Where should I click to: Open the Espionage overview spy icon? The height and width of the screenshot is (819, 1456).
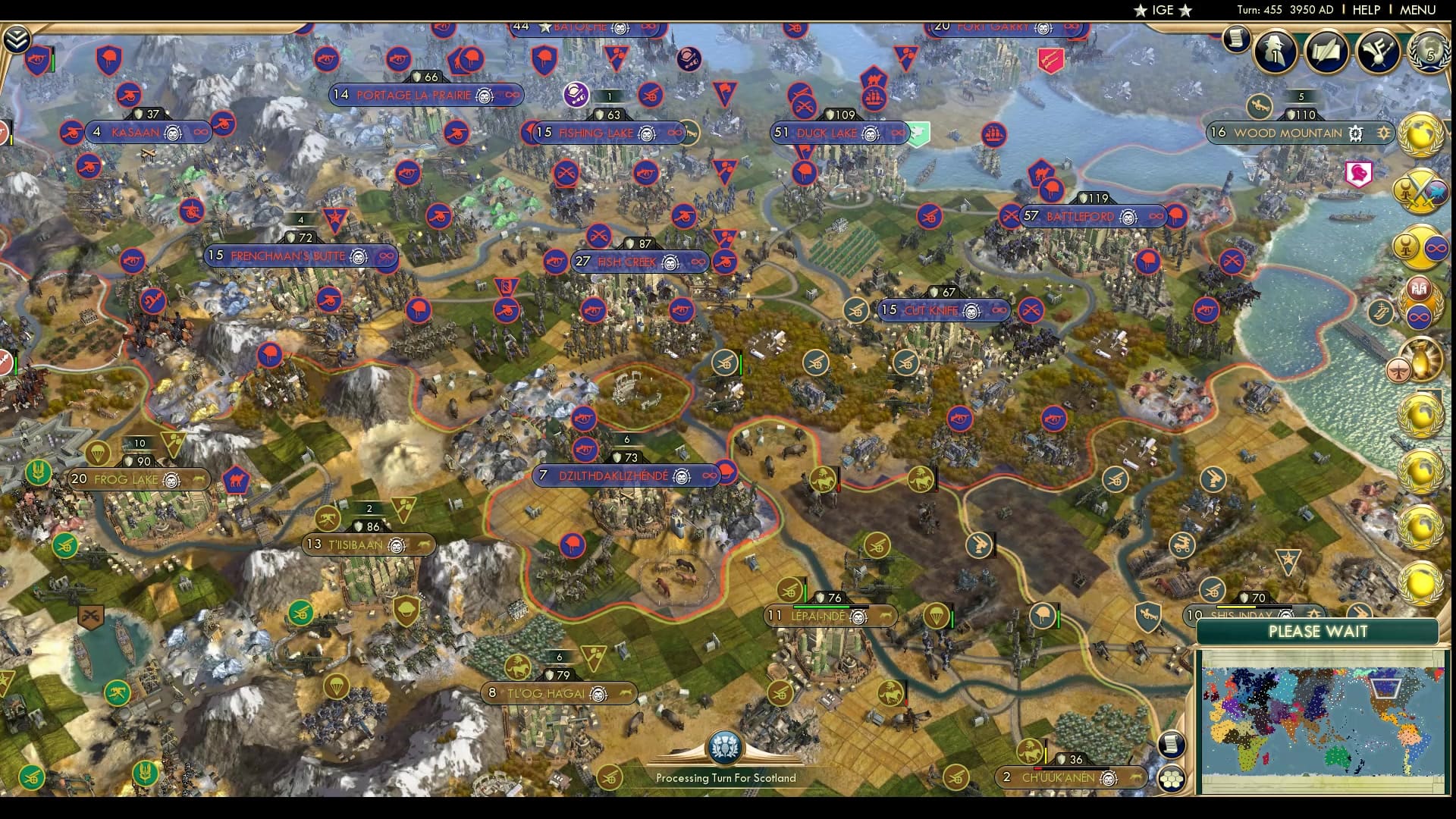click(1276, 52)
